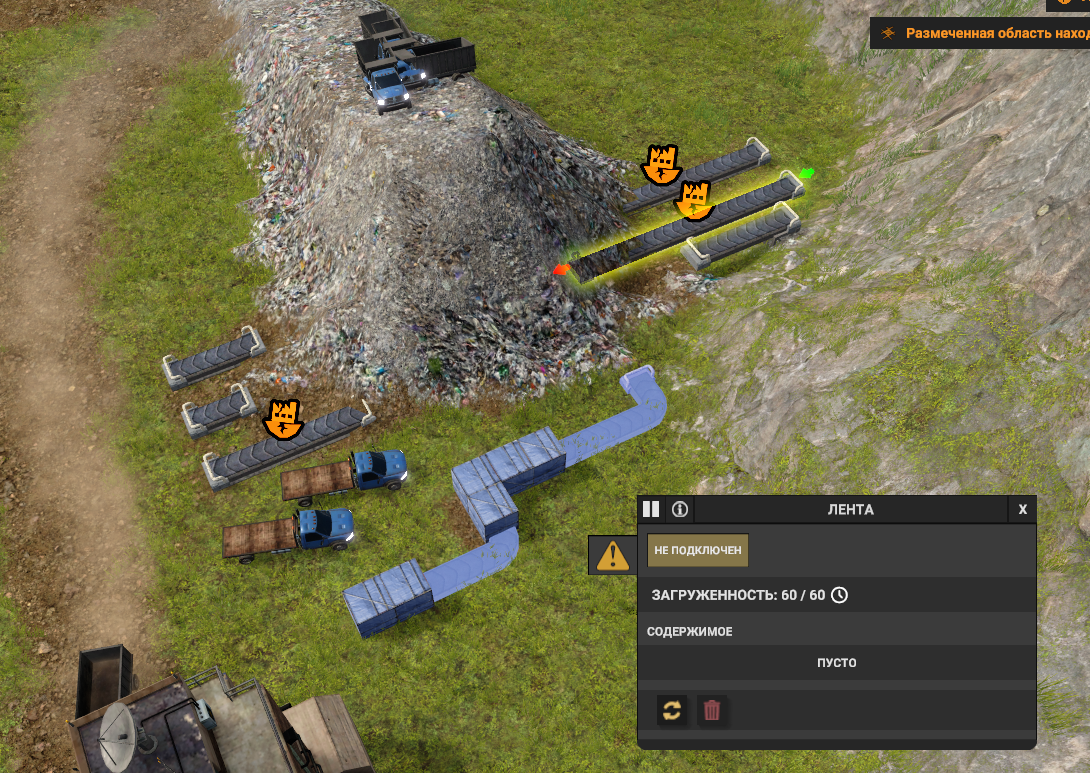Delete the conveyor with the trash icon
The image size is (1090, 773).
[x=712, y=710]
